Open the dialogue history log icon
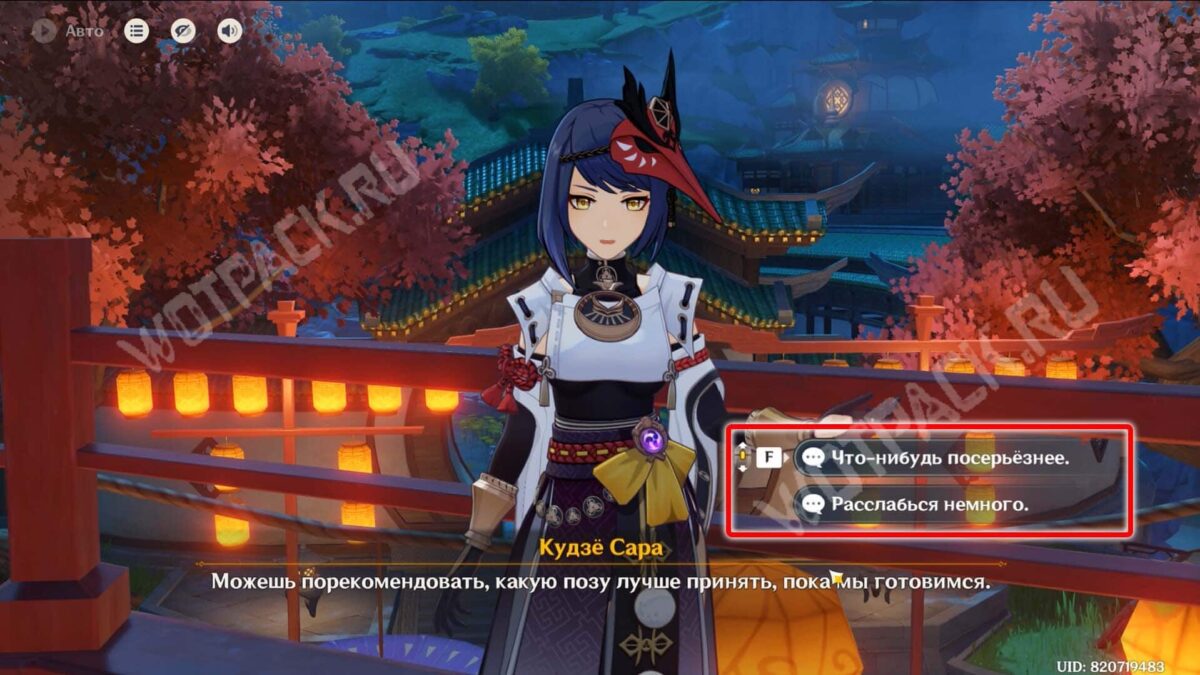1200x675 pixels. 136,31
